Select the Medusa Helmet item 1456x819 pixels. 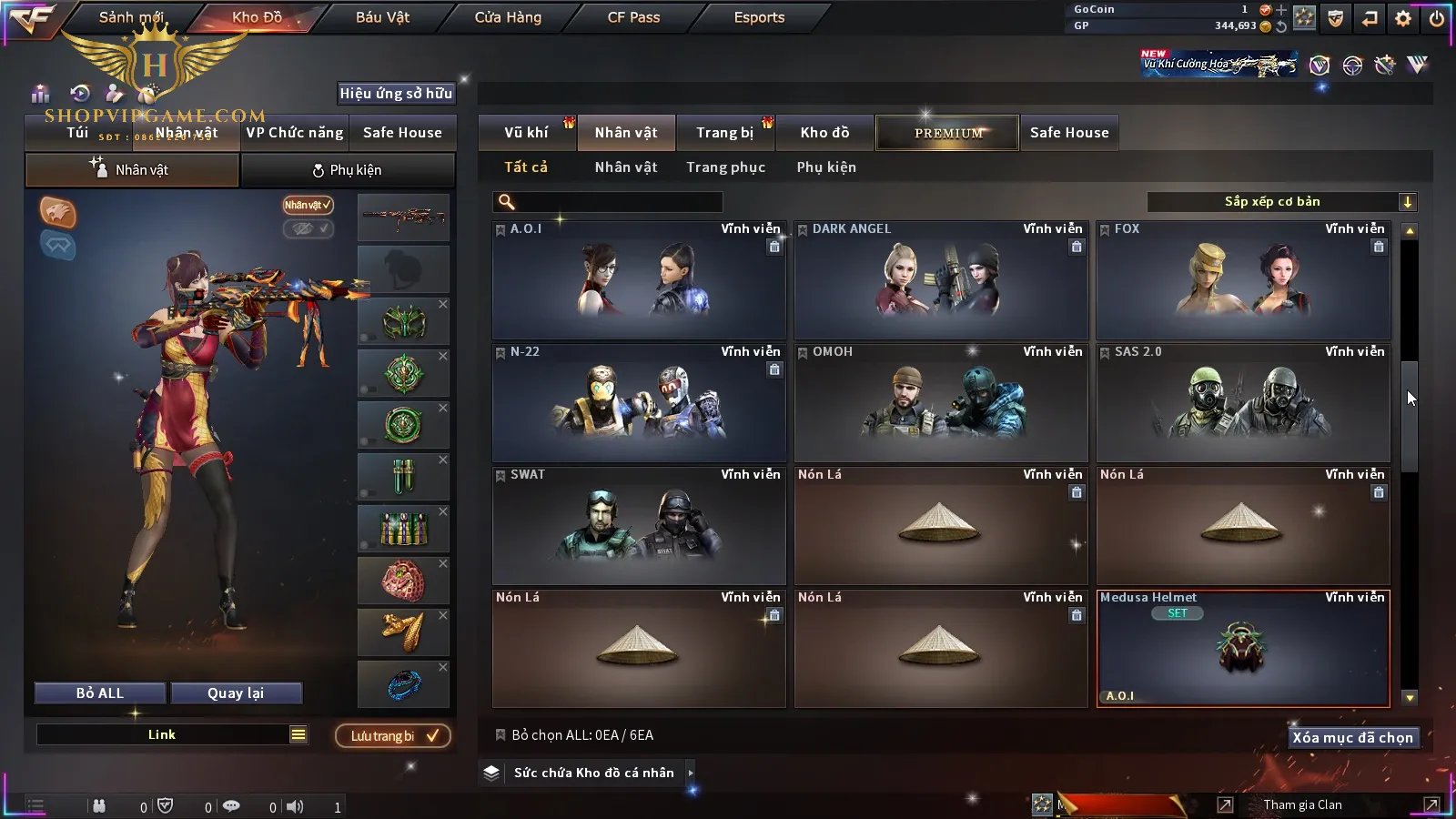[1243, 649]
